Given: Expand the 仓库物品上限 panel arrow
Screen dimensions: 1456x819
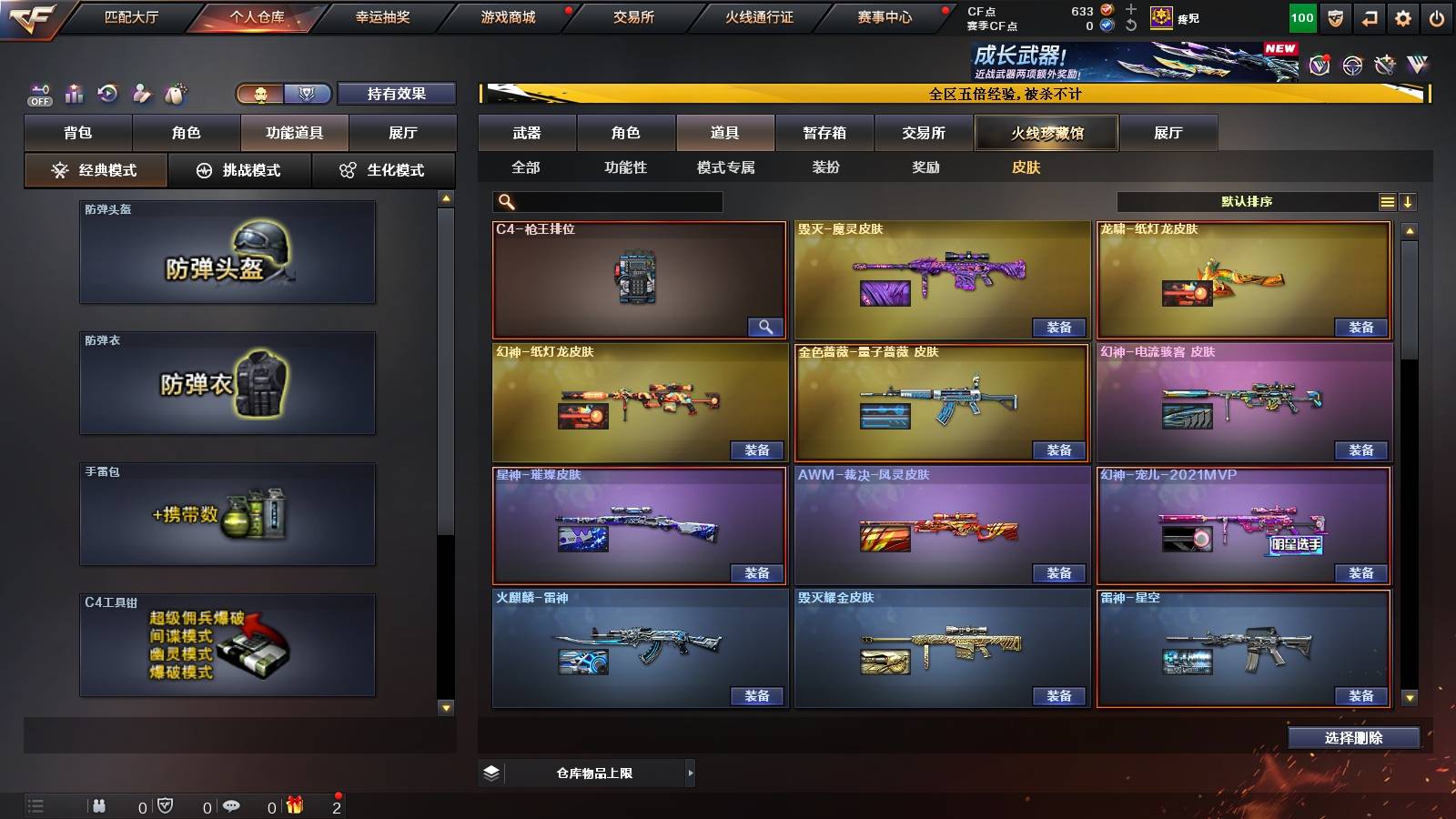Looking at the screenshot, I should coord(691,773).
